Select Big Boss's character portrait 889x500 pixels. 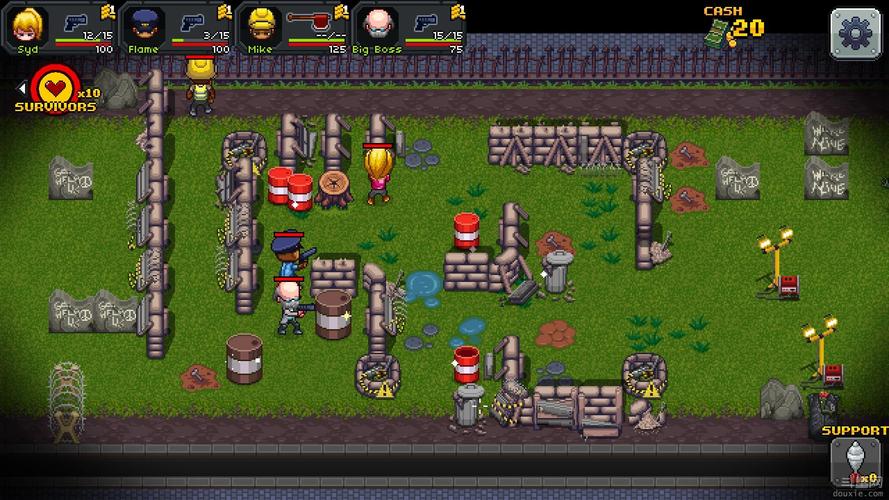[377, 24]
